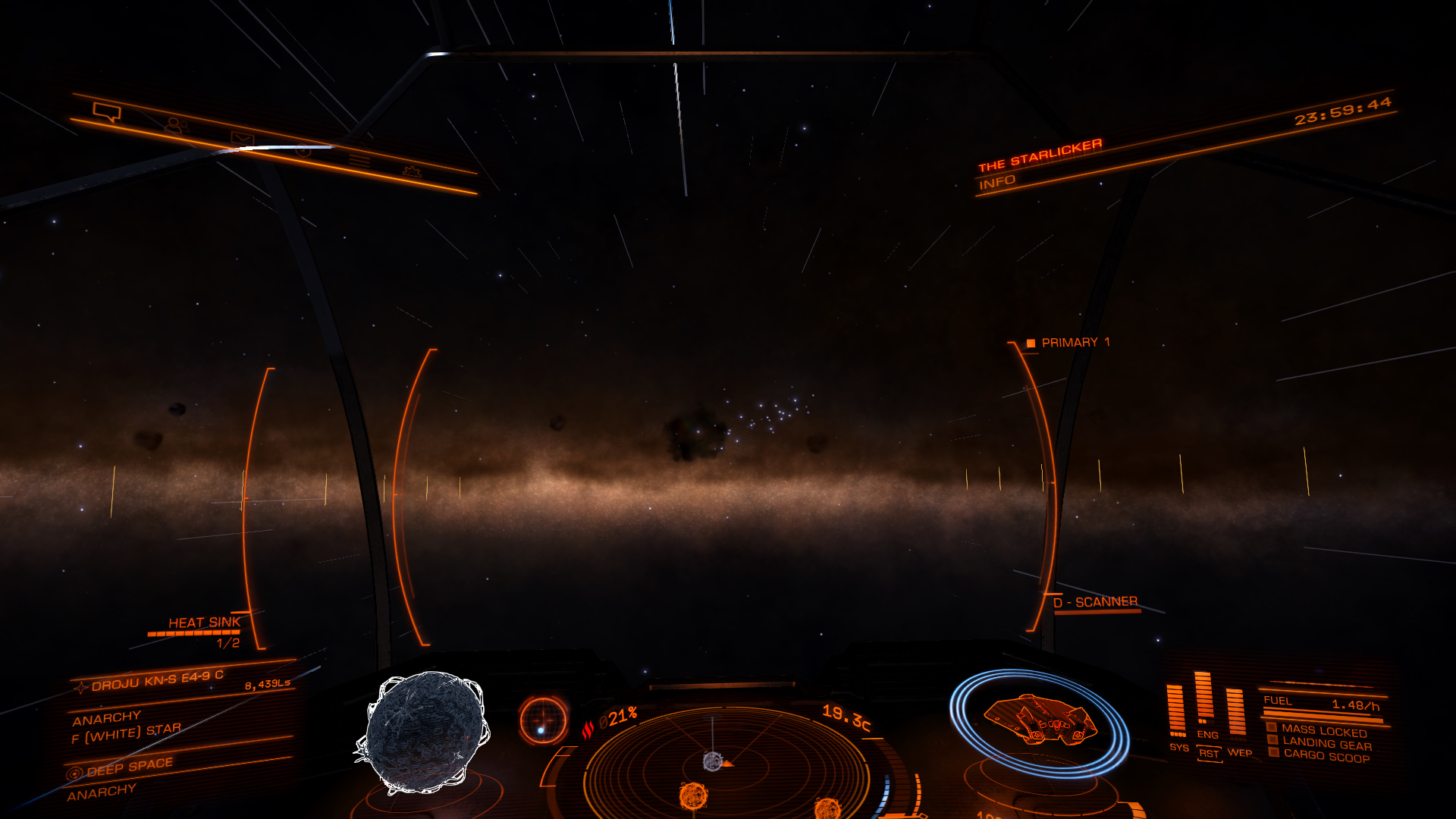
Task: Activate the Heat Sink launcher
Action: pyautogui.click(x=203, y=623)
